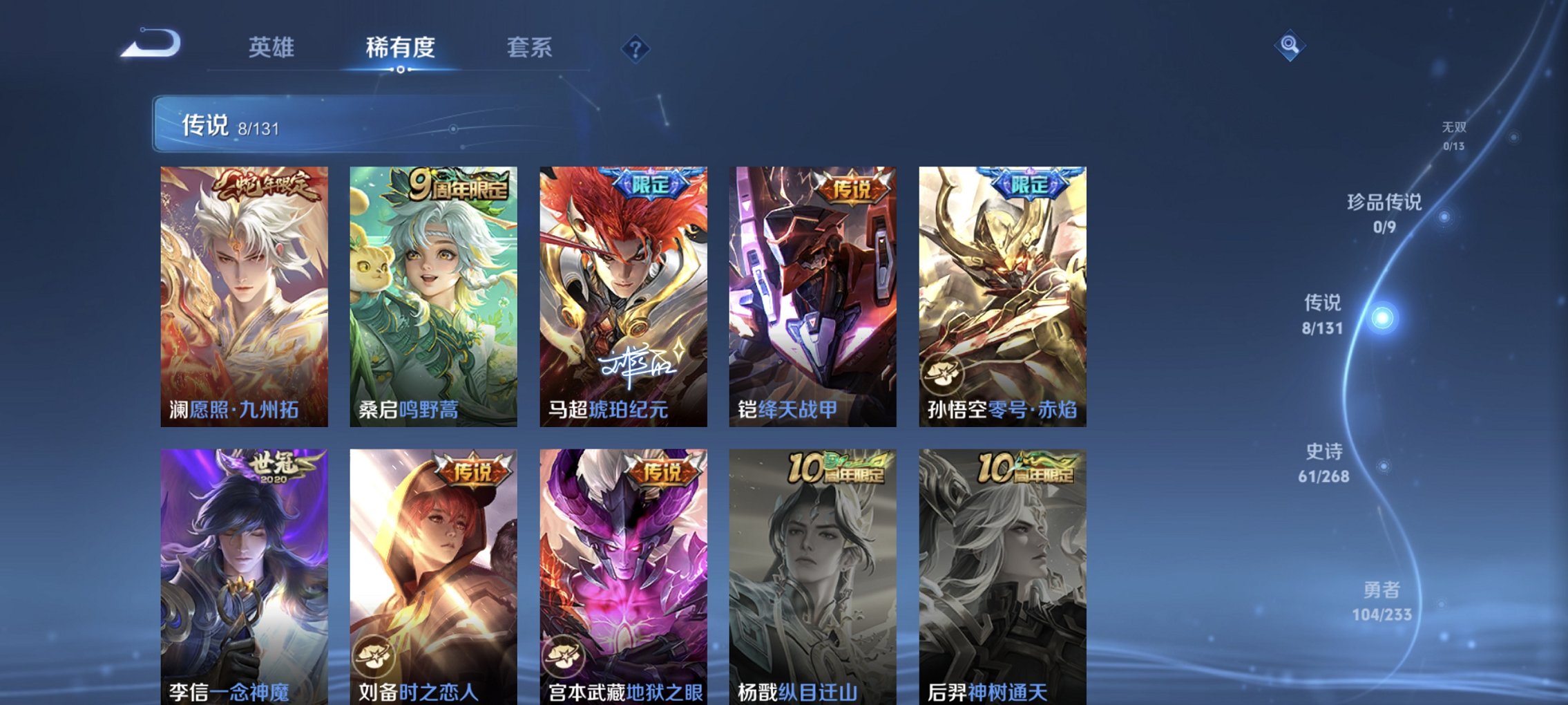Click the question mark help icon
Image resolution: width=1568 pixels, height=705 pixels.
(636, 48)
